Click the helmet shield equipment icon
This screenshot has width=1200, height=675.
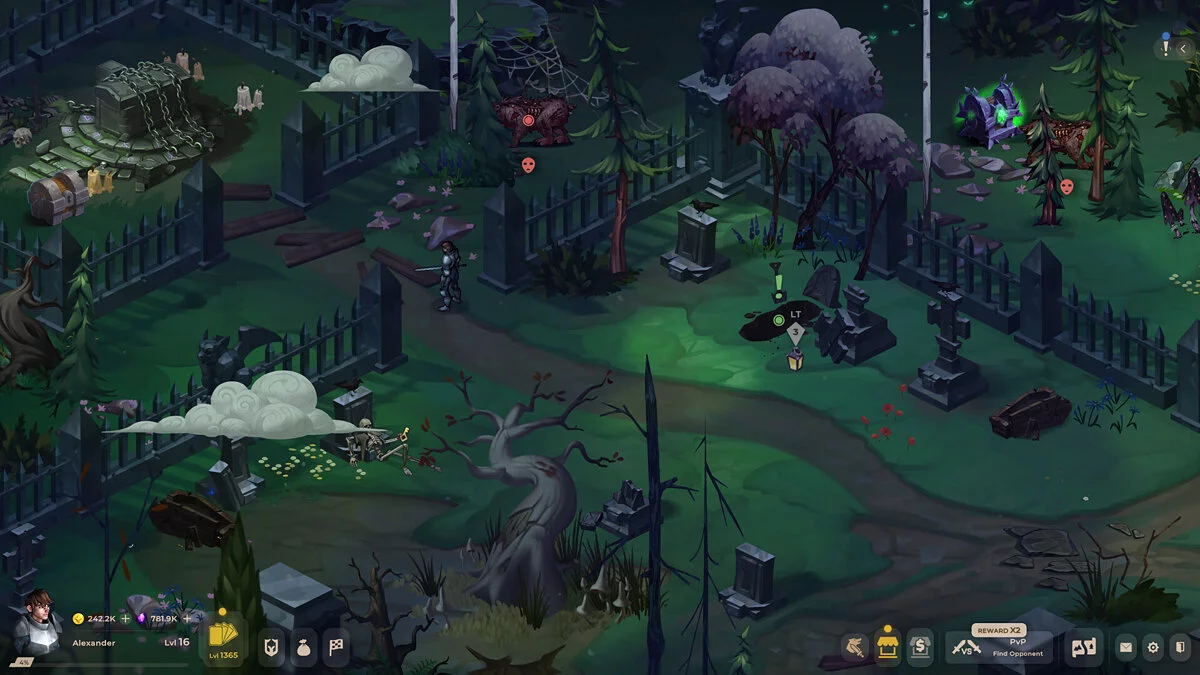pos(273,646)
